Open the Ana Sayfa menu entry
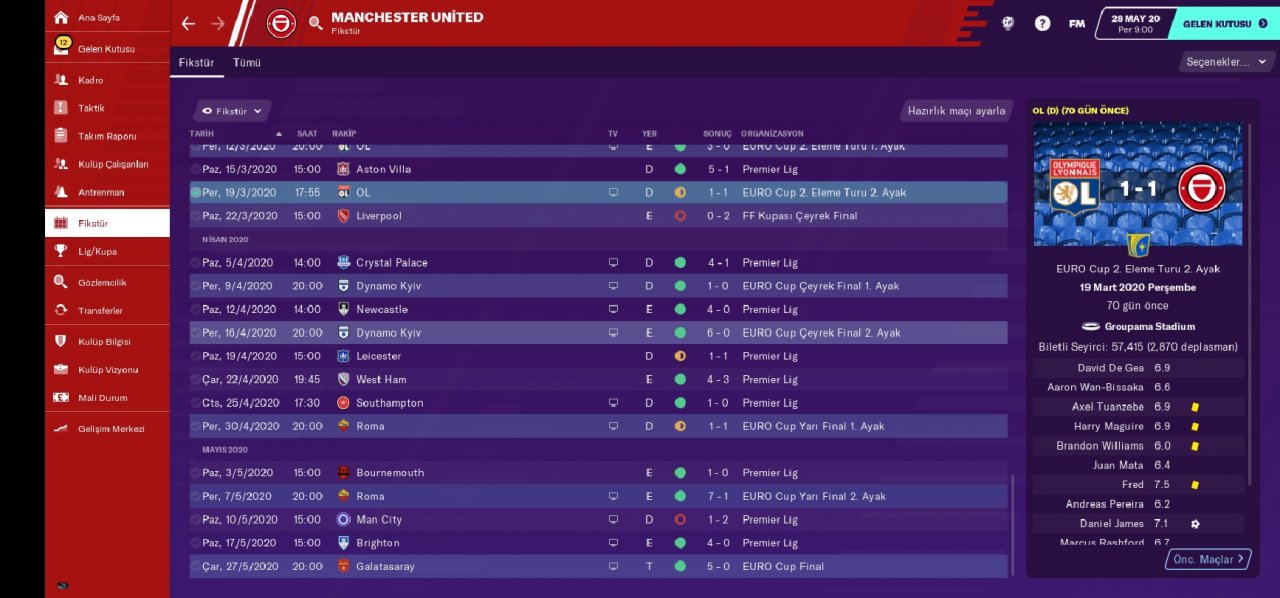1280x598 pixels. pos(99,18)
